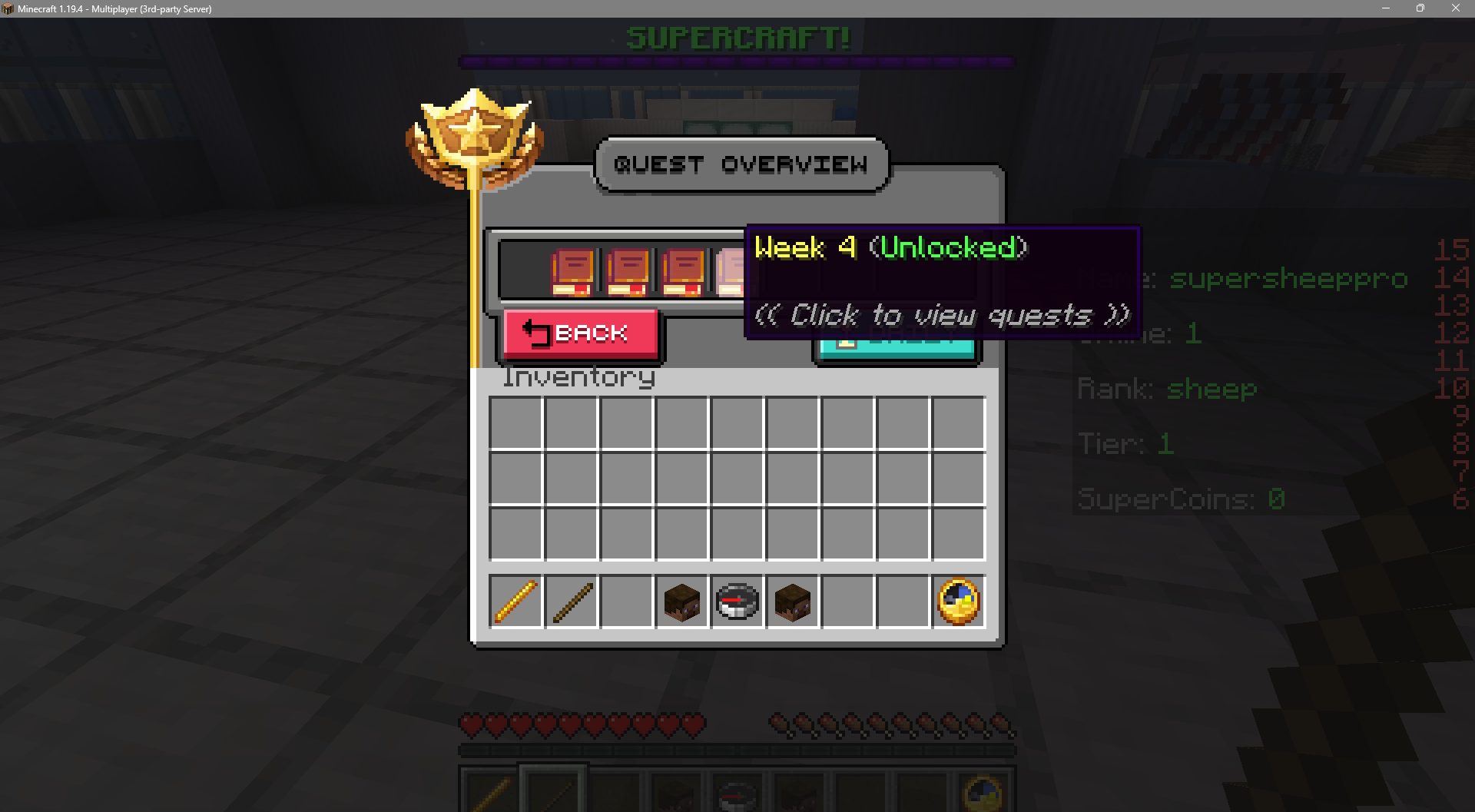The image size is (1475, 812).
Task: Click the second player head item
Action: [791, 602]
